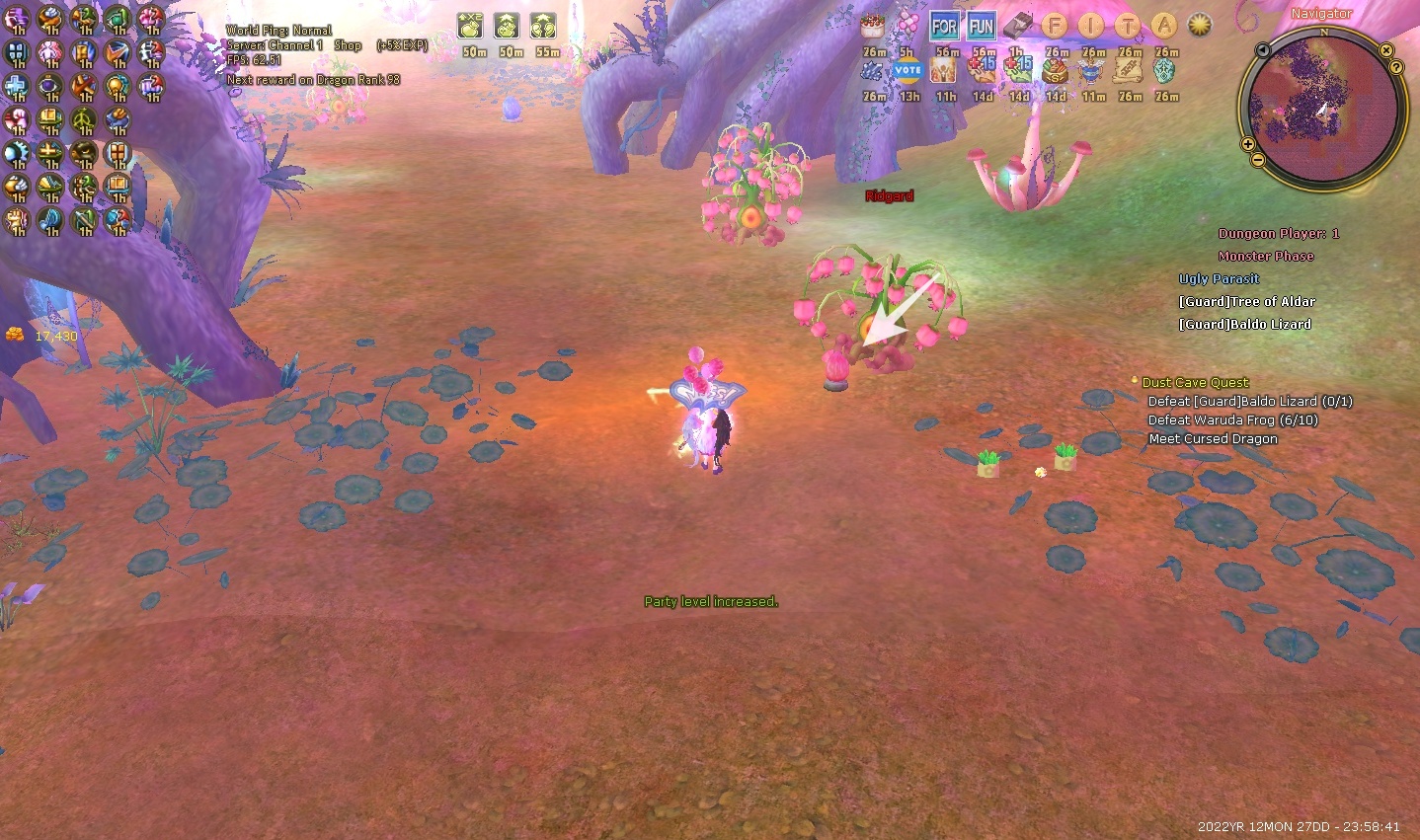Click the peace symbol buff icon

(x=84, y=120)
